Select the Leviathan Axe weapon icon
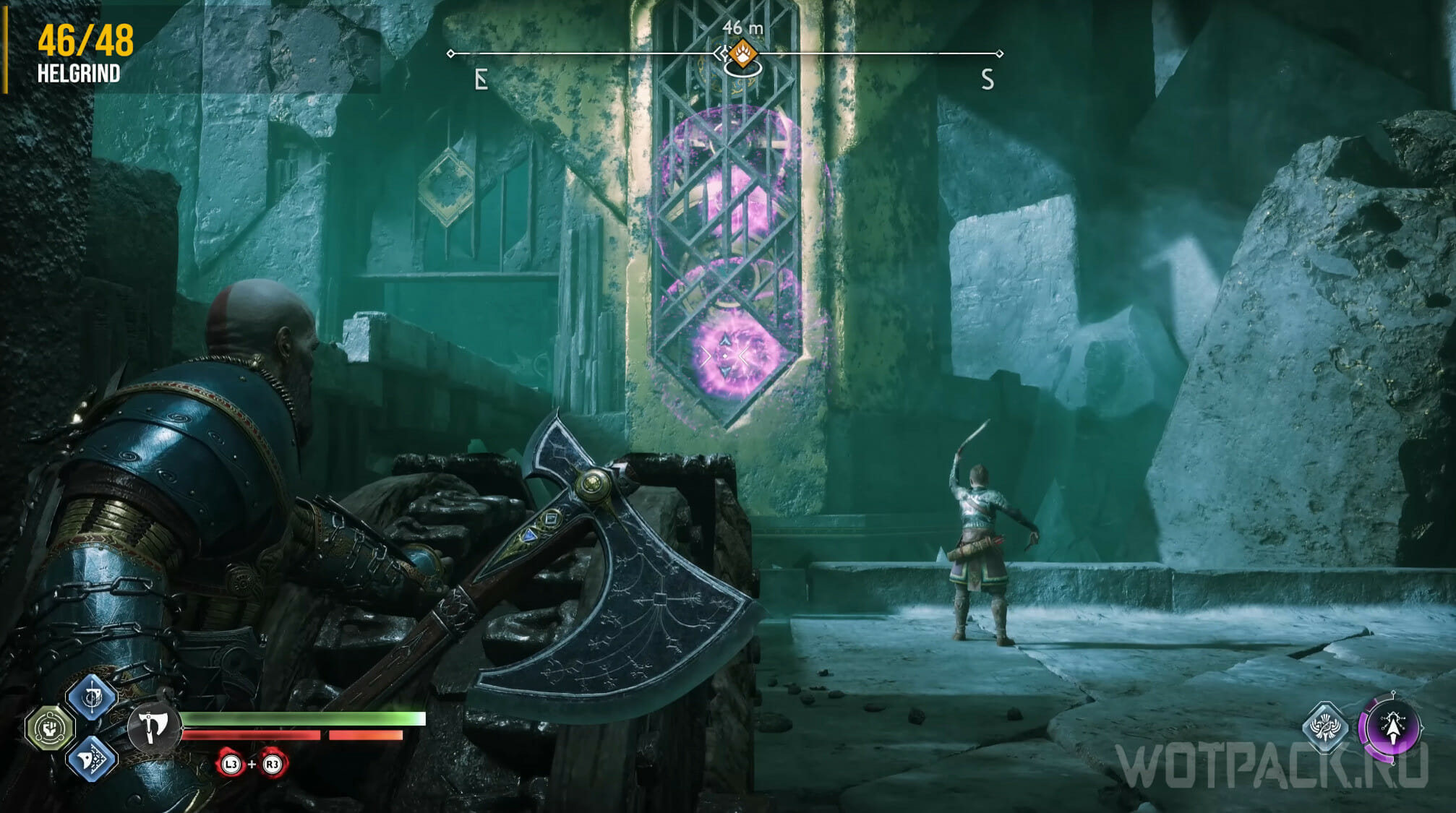Viewport: 1456px width, 813px height. [153, 726]
